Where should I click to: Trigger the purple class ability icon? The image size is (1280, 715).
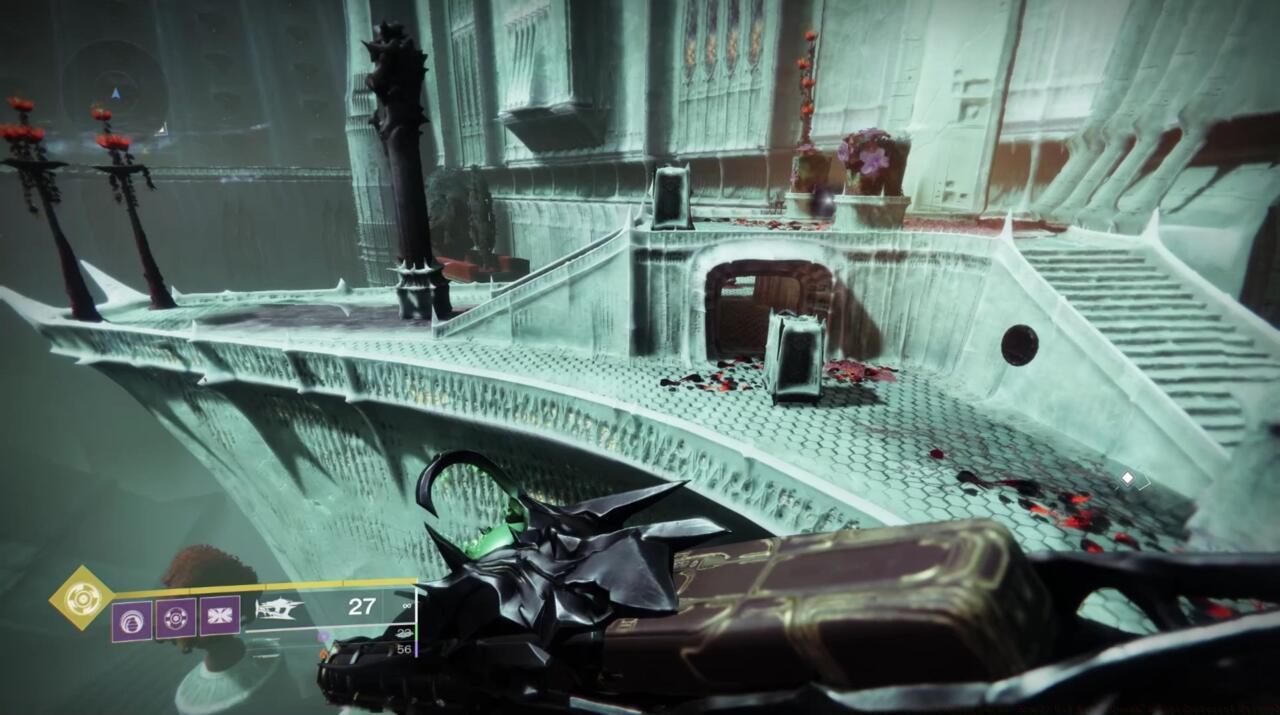220,616
